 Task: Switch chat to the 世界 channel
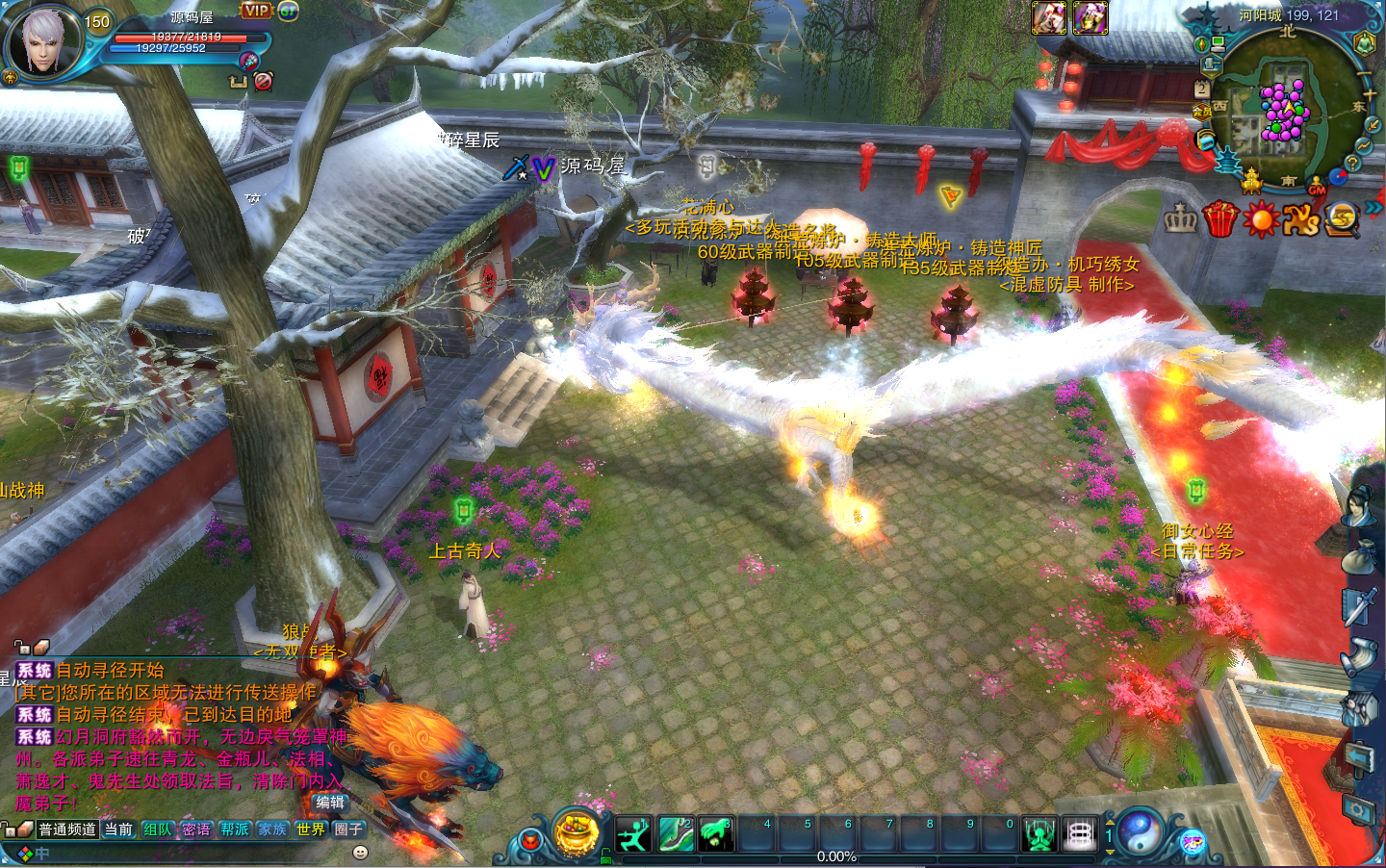[x=310, y=830]
